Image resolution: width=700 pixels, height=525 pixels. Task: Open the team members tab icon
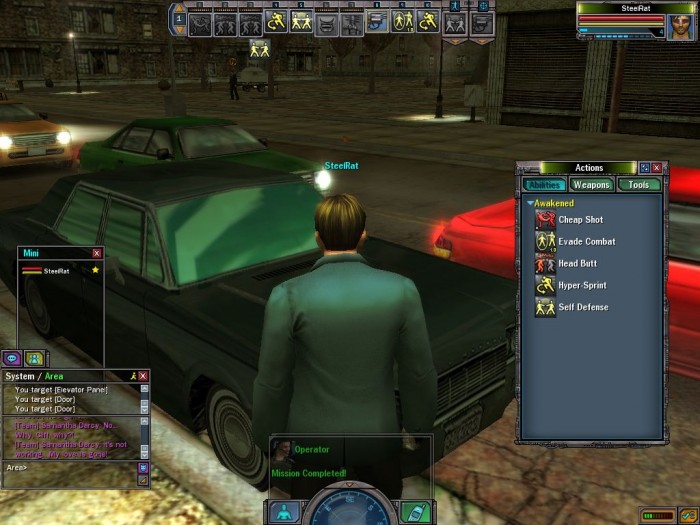click(x=34, y=358)
